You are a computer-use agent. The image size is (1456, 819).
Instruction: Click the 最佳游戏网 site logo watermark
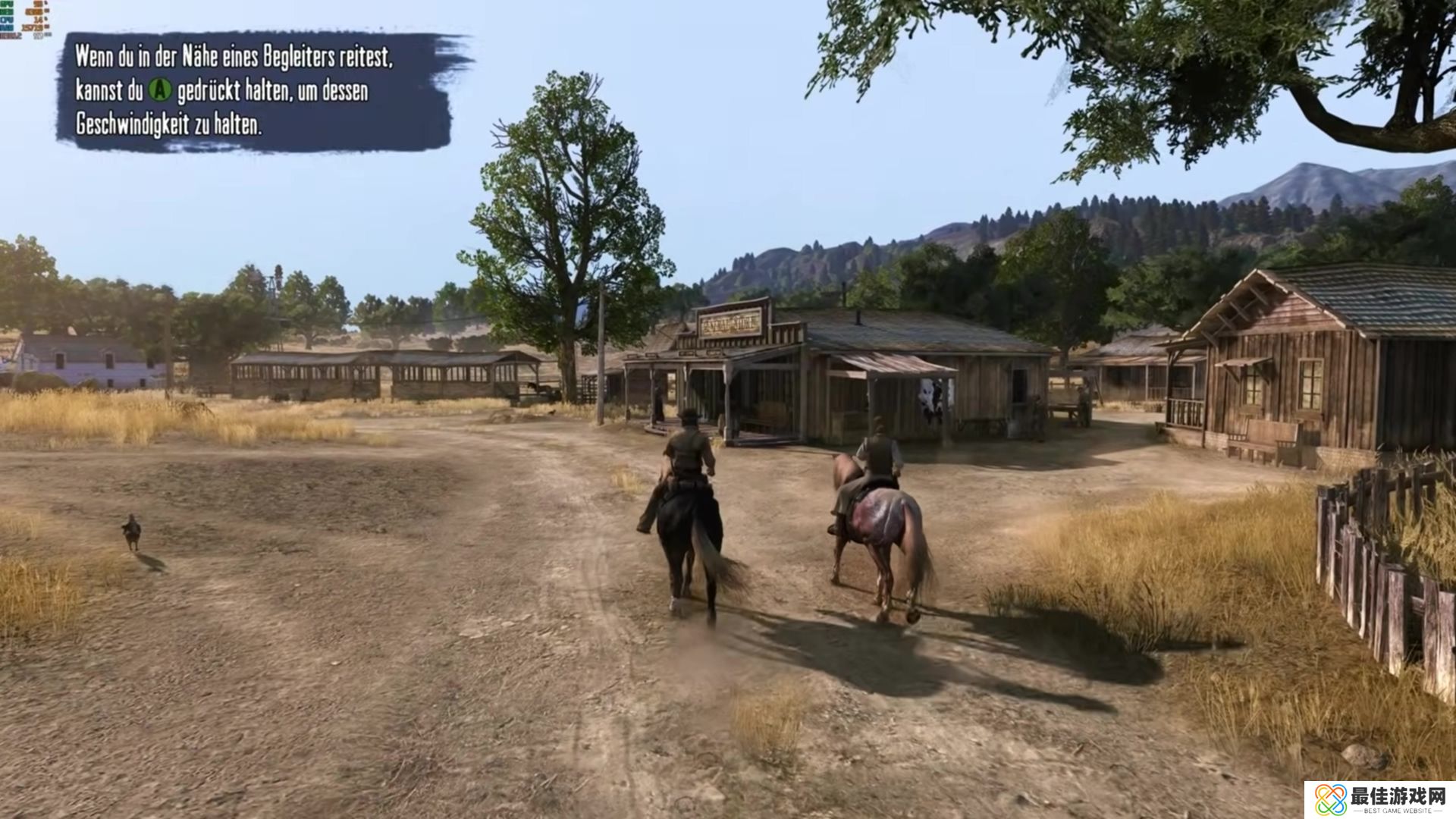point(1379,799)
